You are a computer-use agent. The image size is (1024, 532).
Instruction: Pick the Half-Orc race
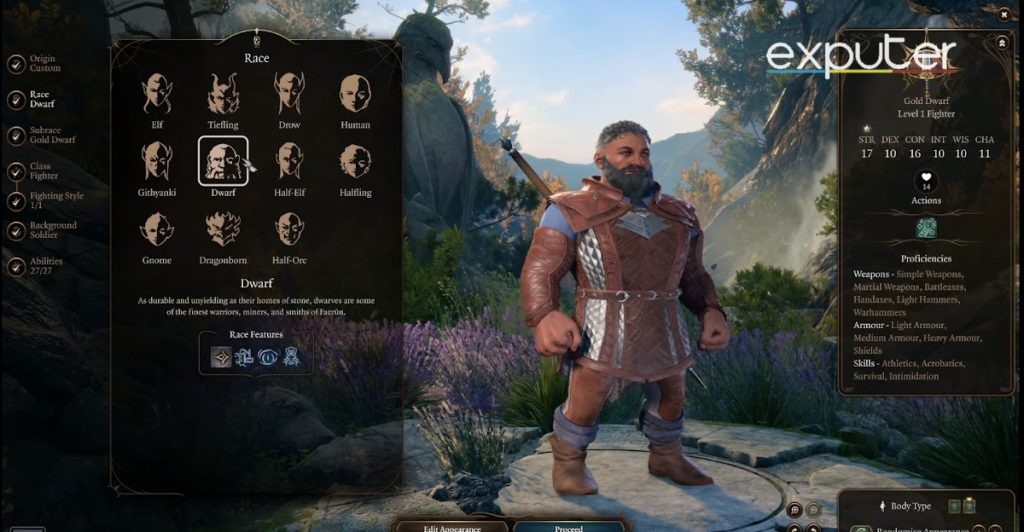click(289, 229)
